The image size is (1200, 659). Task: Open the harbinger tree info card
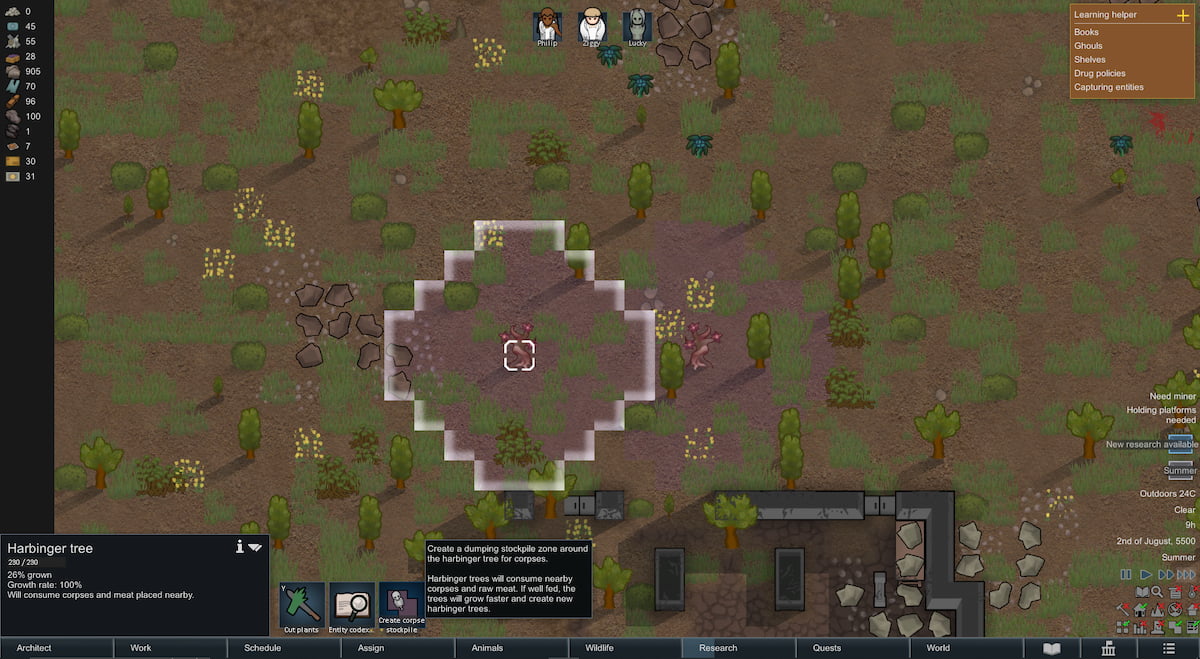pyautogui.click(x=239, y=547)
